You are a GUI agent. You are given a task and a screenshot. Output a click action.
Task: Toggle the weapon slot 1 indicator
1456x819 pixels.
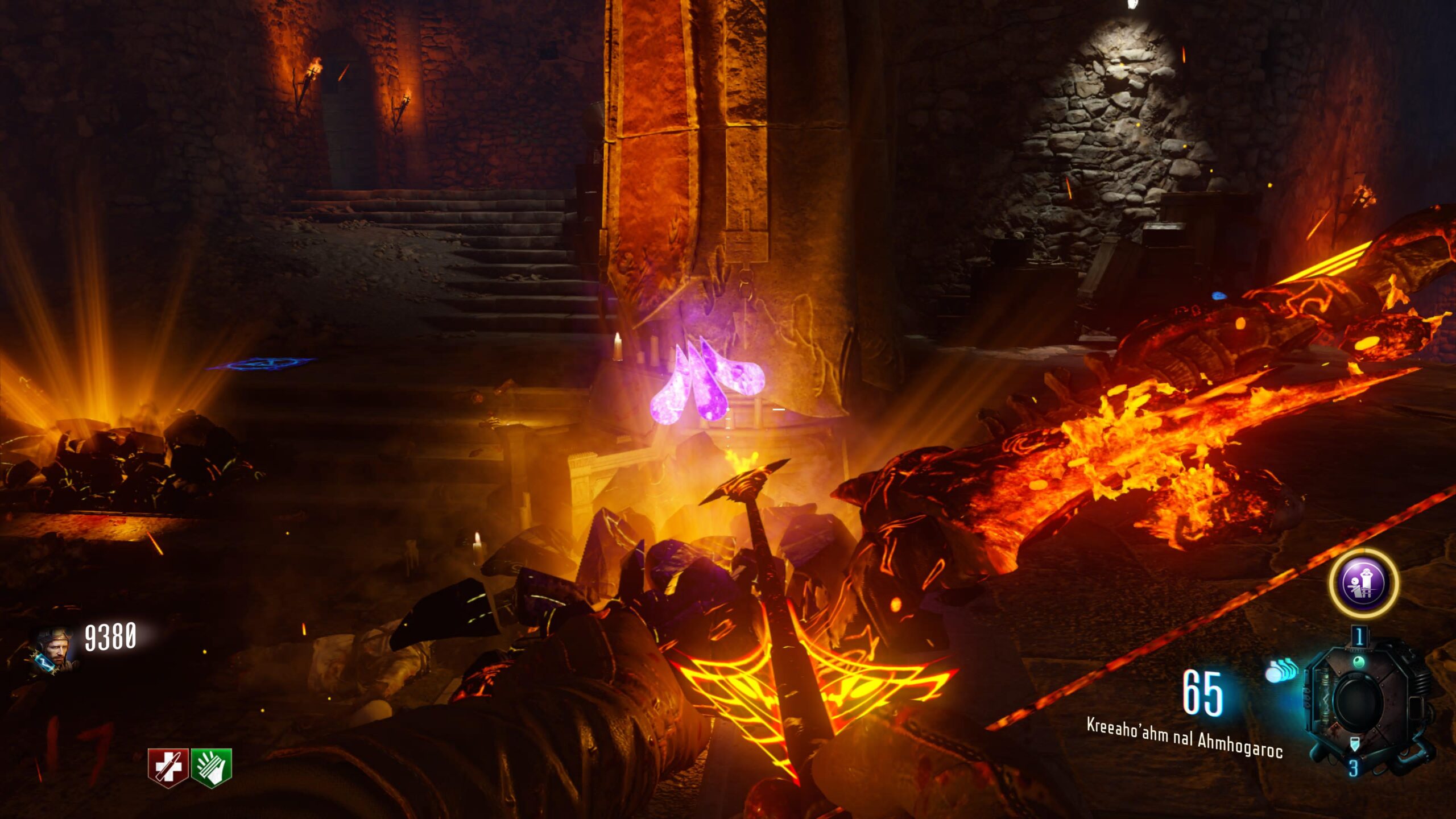(1359, 636)
